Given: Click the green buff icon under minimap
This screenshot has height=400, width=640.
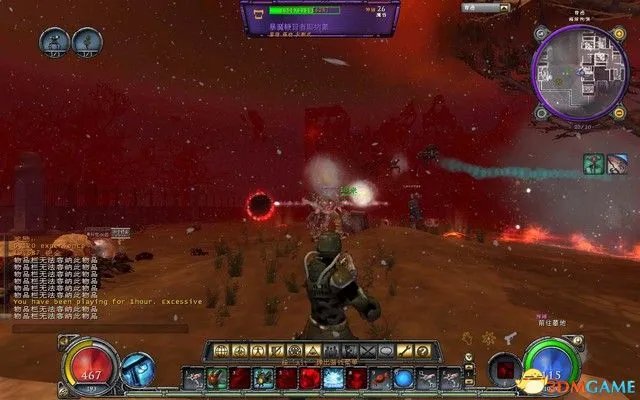Looking at the screenshot, I should pos(592,162).
